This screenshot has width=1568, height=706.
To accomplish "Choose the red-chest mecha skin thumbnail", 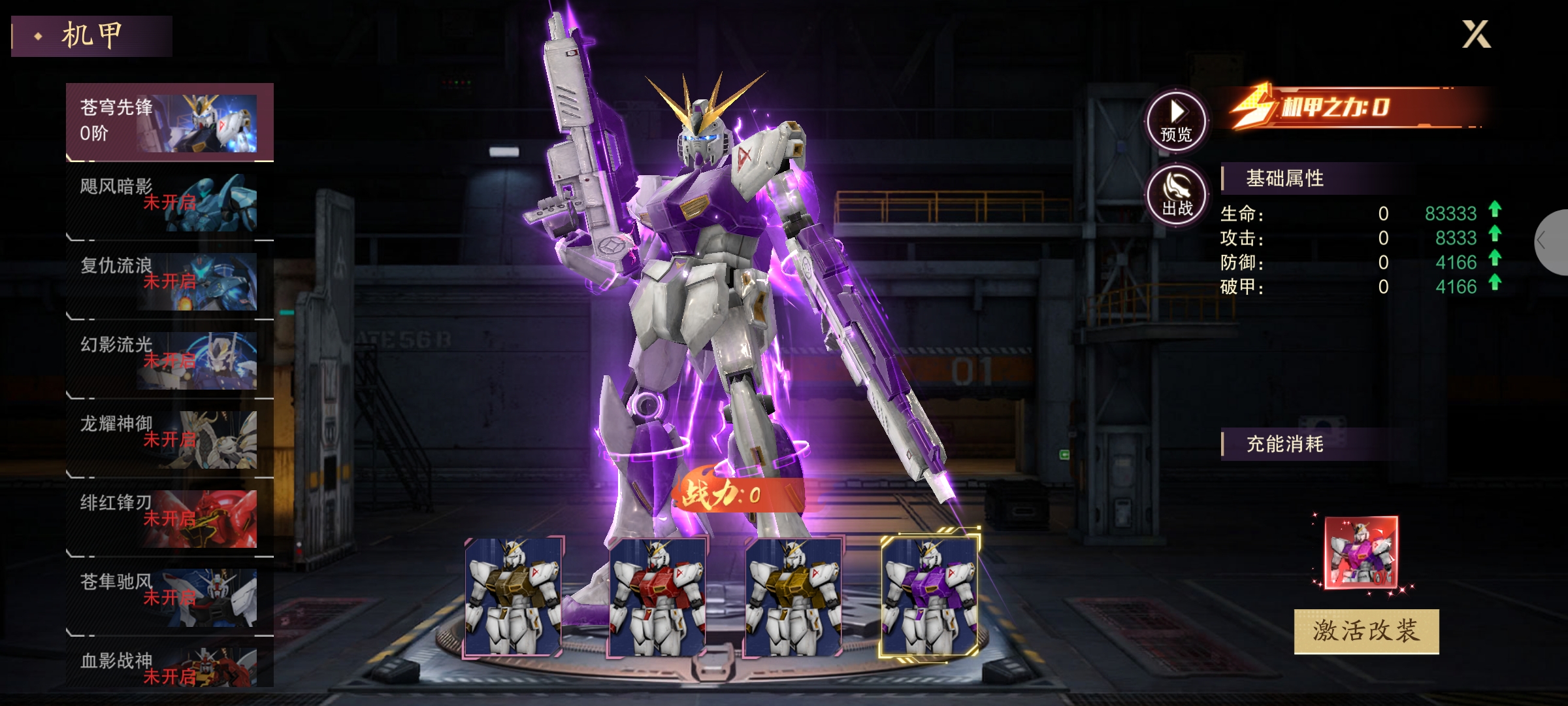I will pos(657,596).
